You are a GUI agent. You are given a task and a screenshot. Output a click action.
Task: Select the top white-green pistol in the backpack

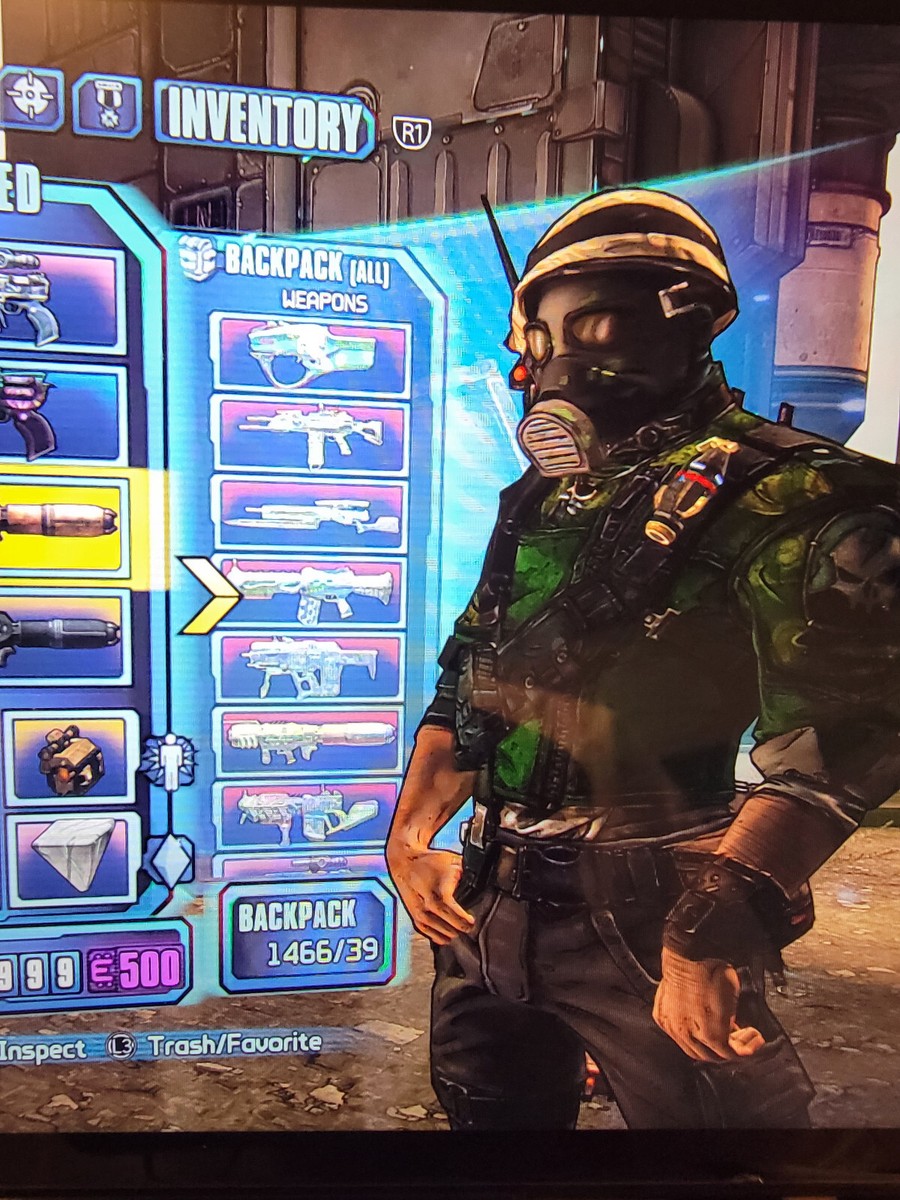[x=310, y=355]
